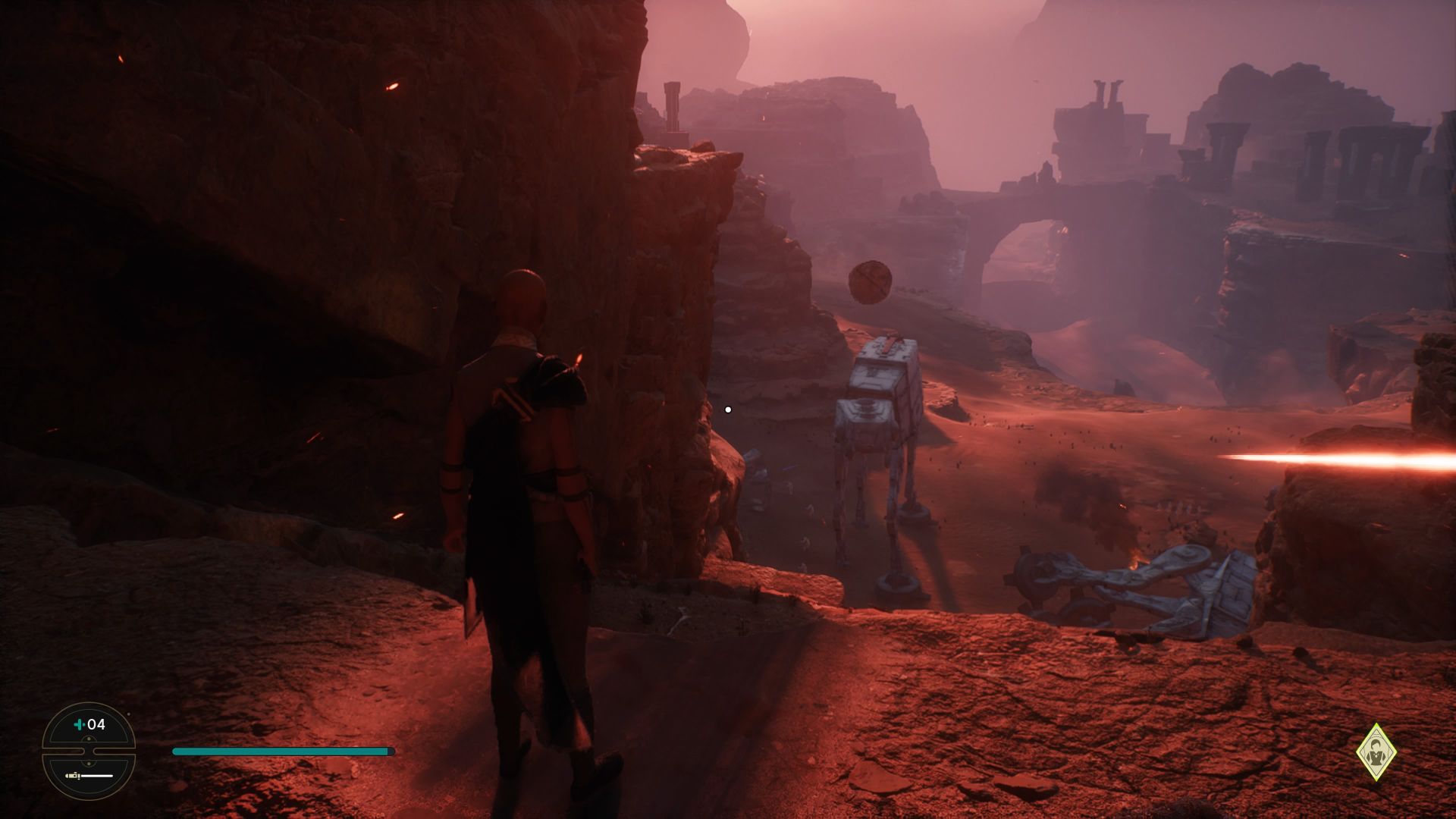Image resolution: width=1456 pixels, height=819 pixels.
Task: Click the white crosshair reticle dot
Action: pyautogui.click(x=729, y=409)
